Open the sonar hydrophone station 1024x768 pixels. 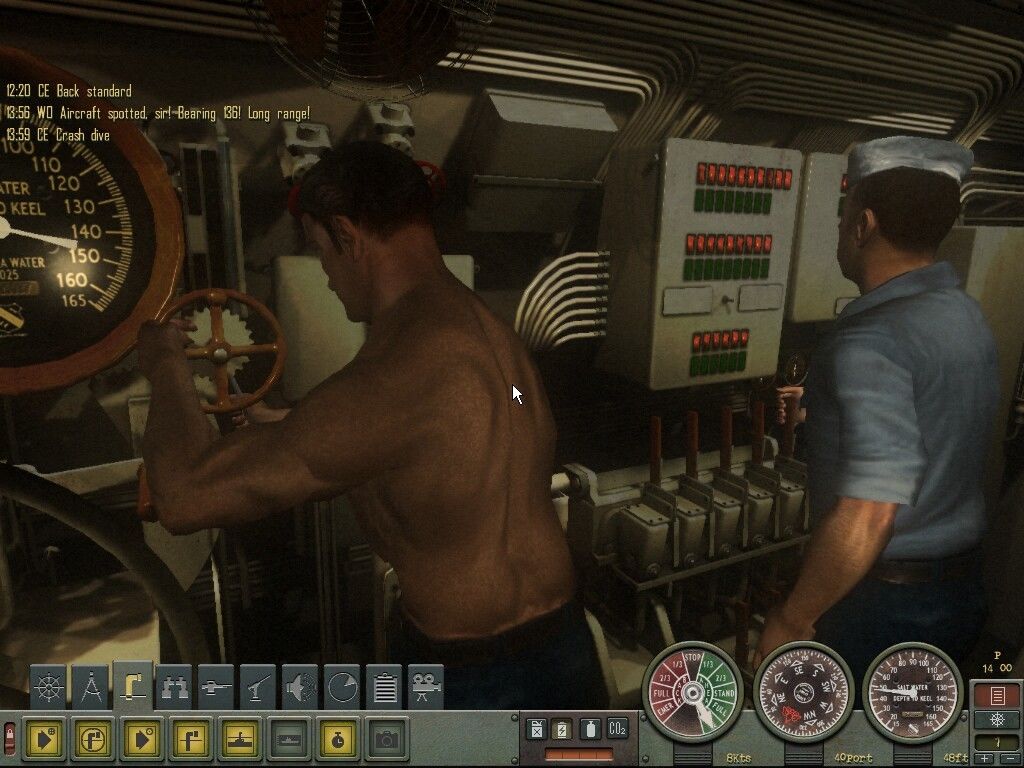click(300, 687)
